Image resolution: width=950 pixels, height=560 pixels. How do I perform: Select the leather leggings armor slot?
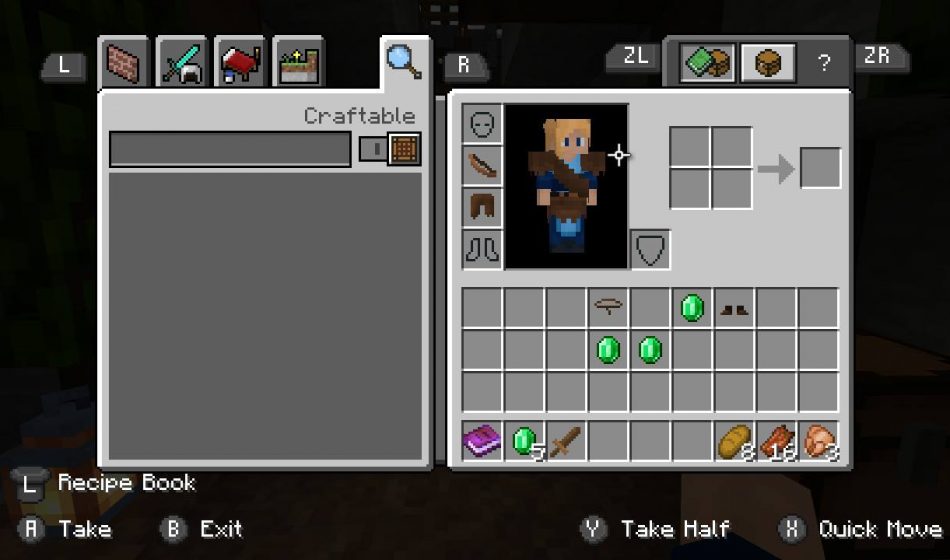pos(482,207)
